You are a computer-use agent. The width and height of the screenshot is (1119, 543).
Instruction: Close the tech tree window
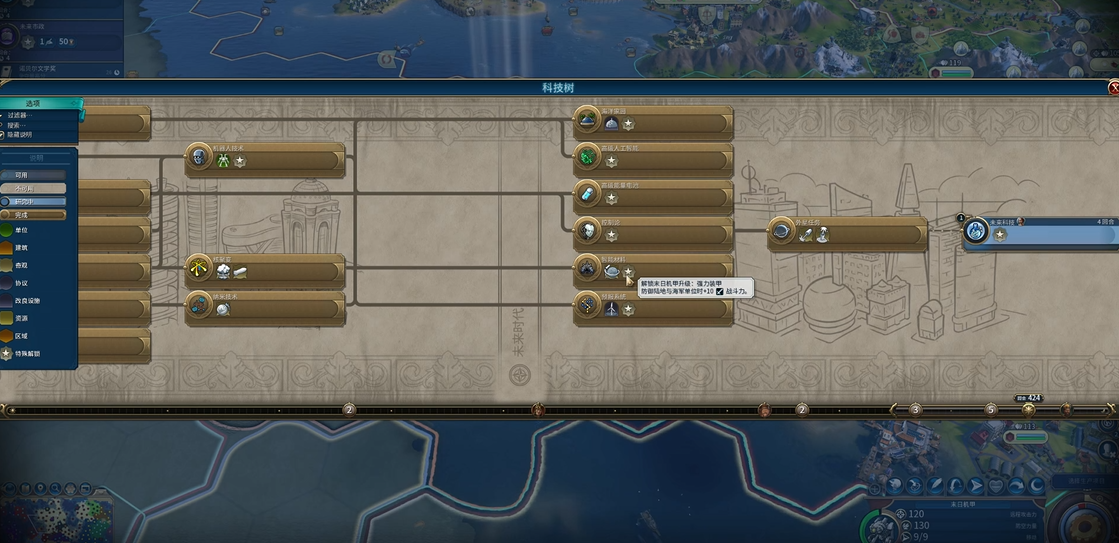[x=1113, y=88]
